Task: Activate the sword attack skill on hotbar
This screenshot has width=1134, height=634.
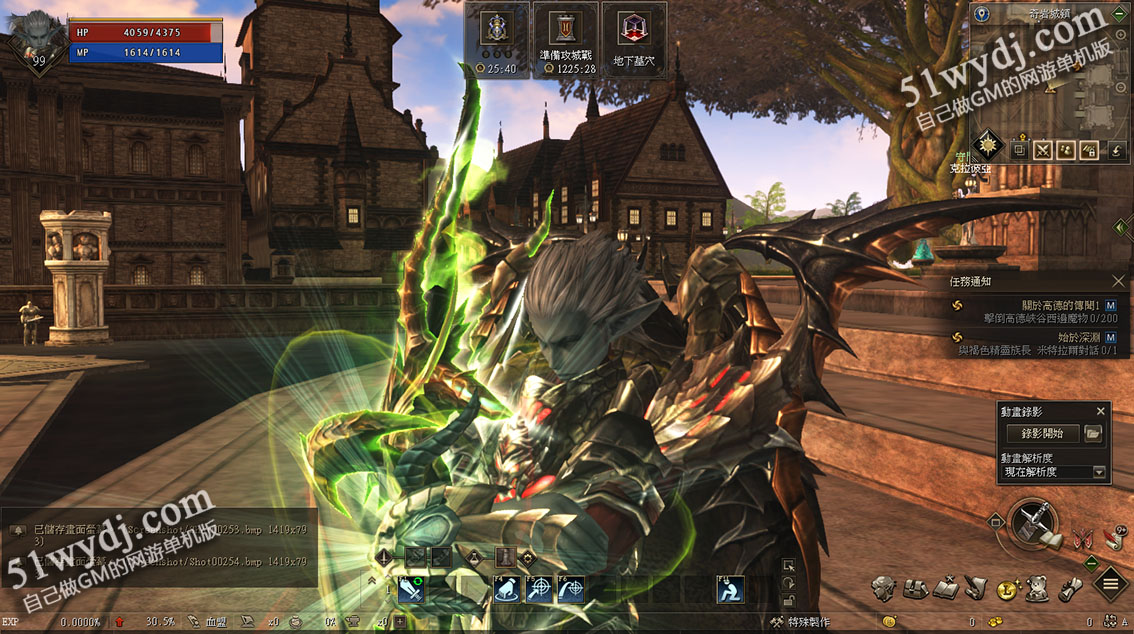Action: pos(411,590)
